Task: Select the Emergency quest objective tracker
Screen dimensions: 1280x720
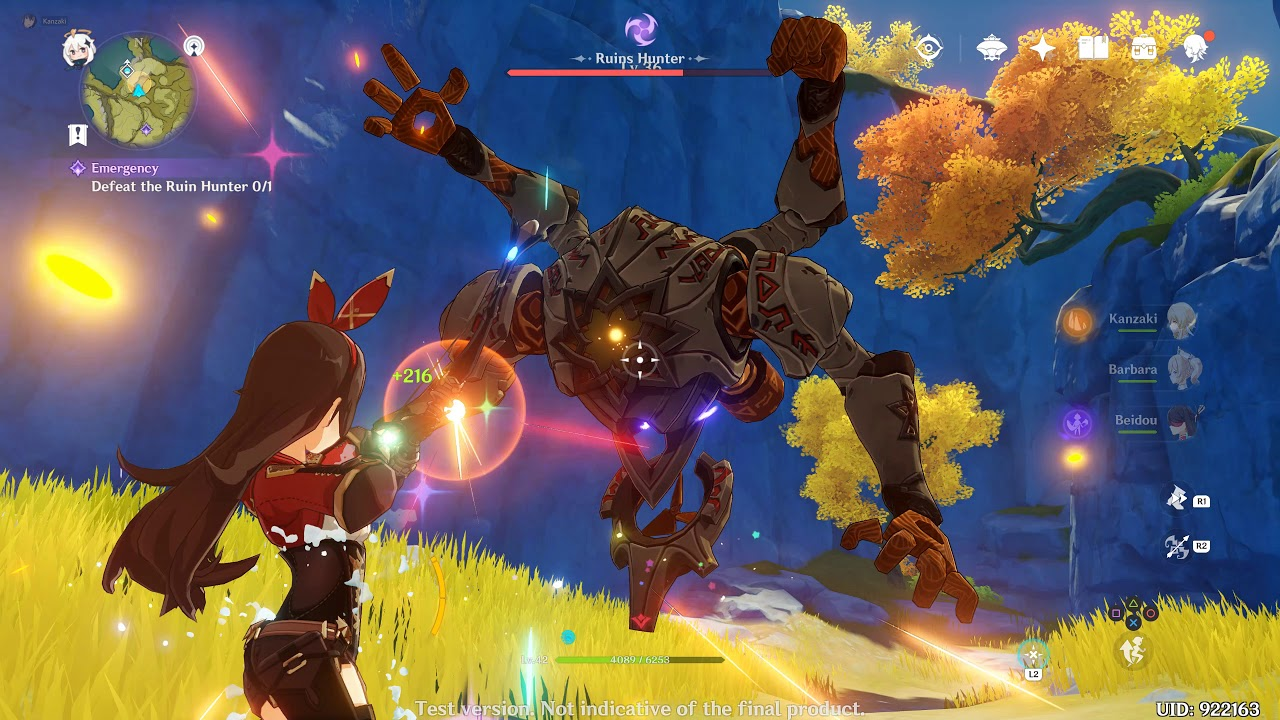Action: (170, 177)
